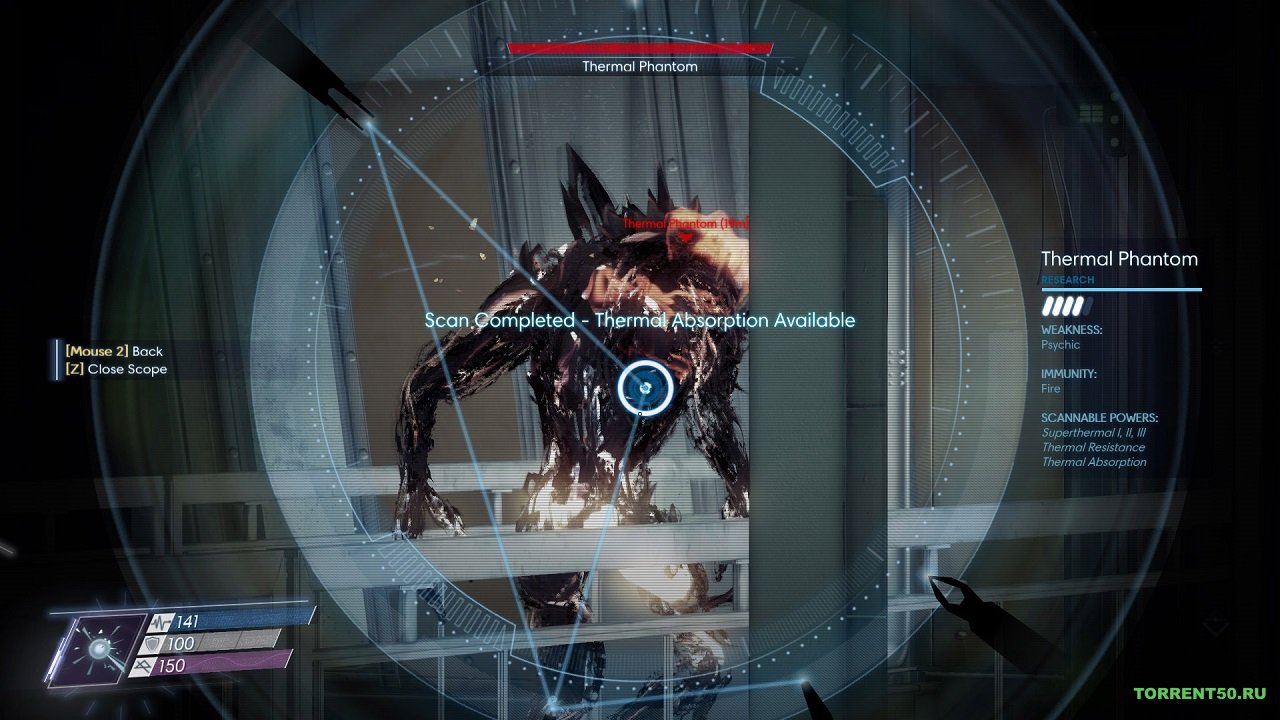Image resolution: width=1280 pixels, height=720 pixels.
Task: Select the equipped psi power icon
Action: [x=98, y=650]
